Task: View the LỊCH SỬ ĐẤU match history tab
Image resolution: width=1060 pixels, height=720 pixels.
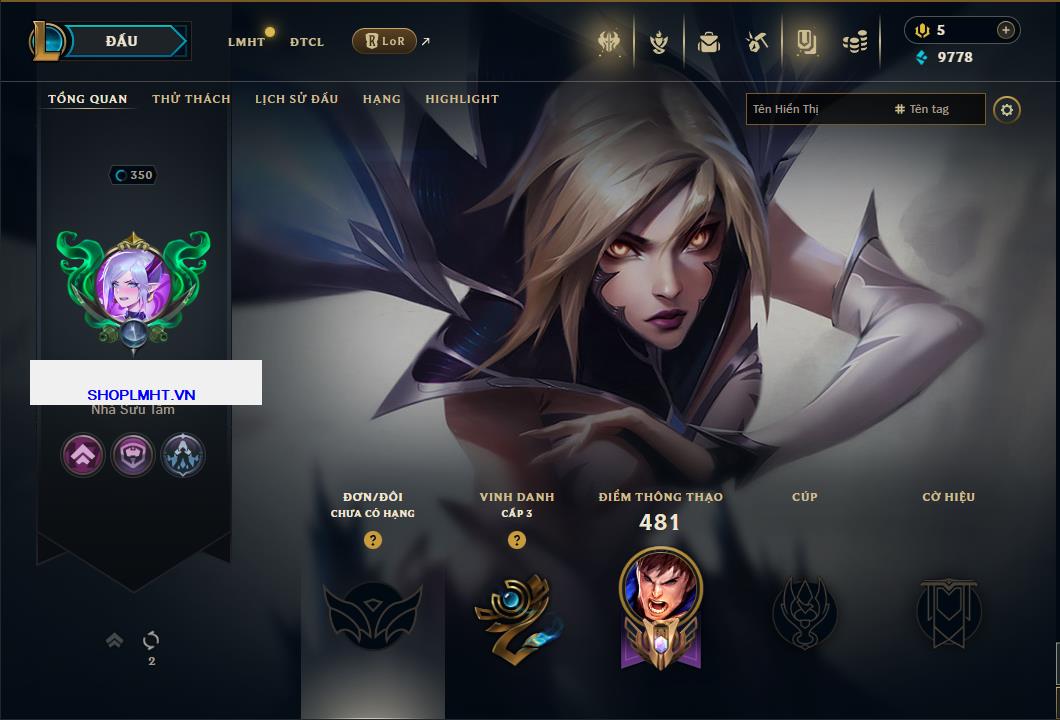Action: pos(296,99)
